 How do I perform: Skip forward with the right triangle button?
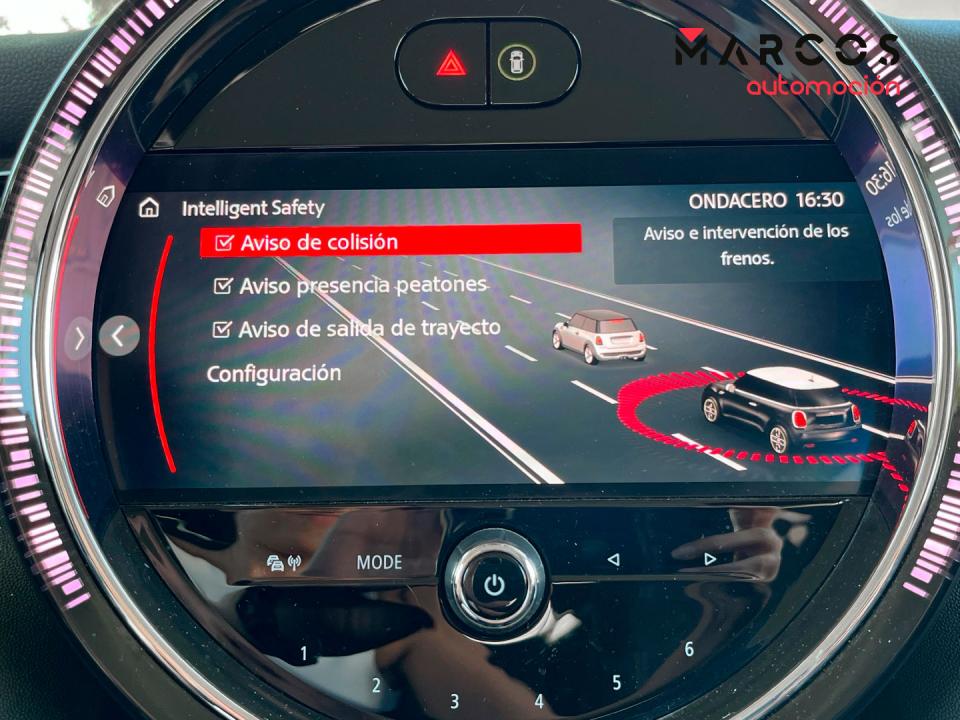coord(710,559)
